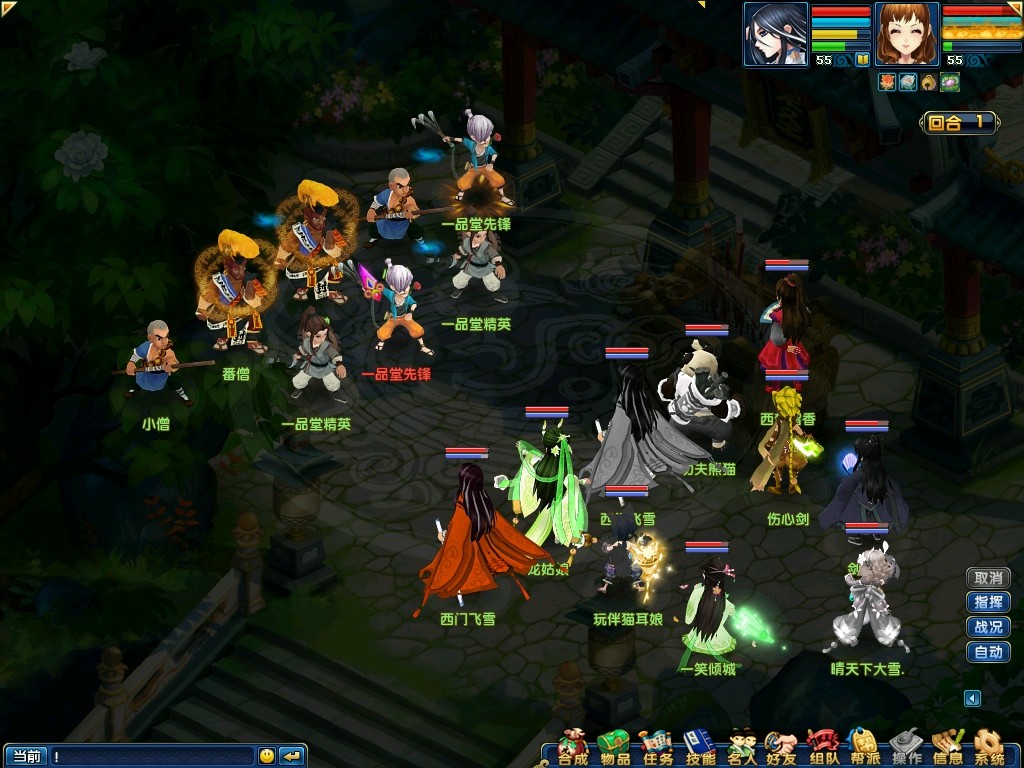Click the chat input field

tap(150, 756)
